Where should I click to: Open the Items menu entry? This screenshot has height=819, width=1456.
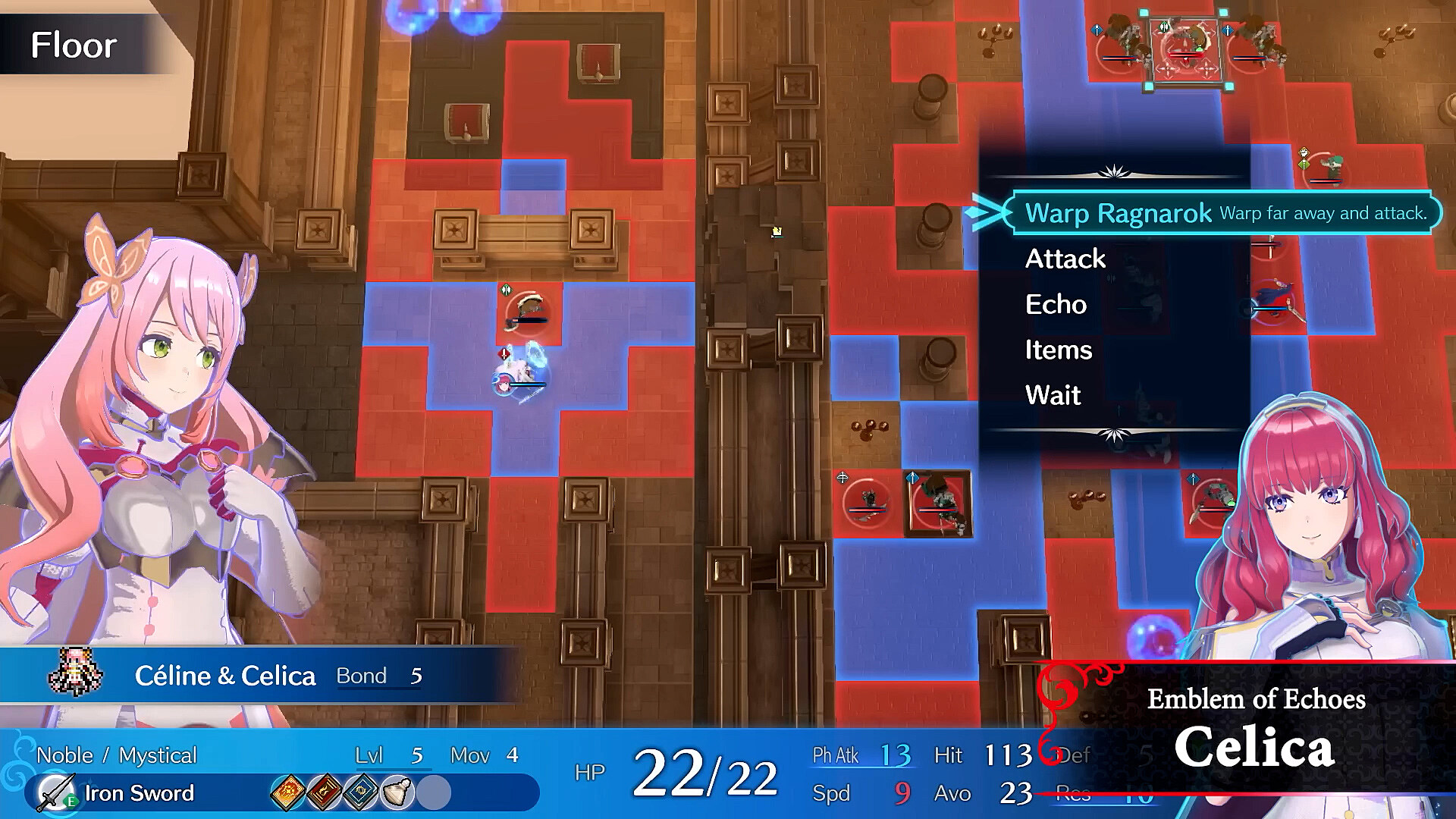1058,350
